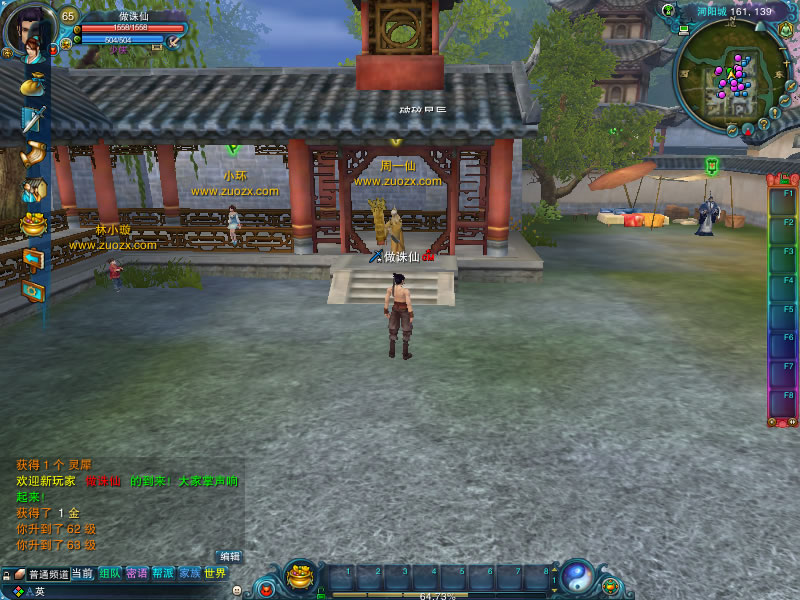Image resolution: width=800 pixels, height=600 pixels.
Task: Open the scroll quest log icon
Action: 33,154
